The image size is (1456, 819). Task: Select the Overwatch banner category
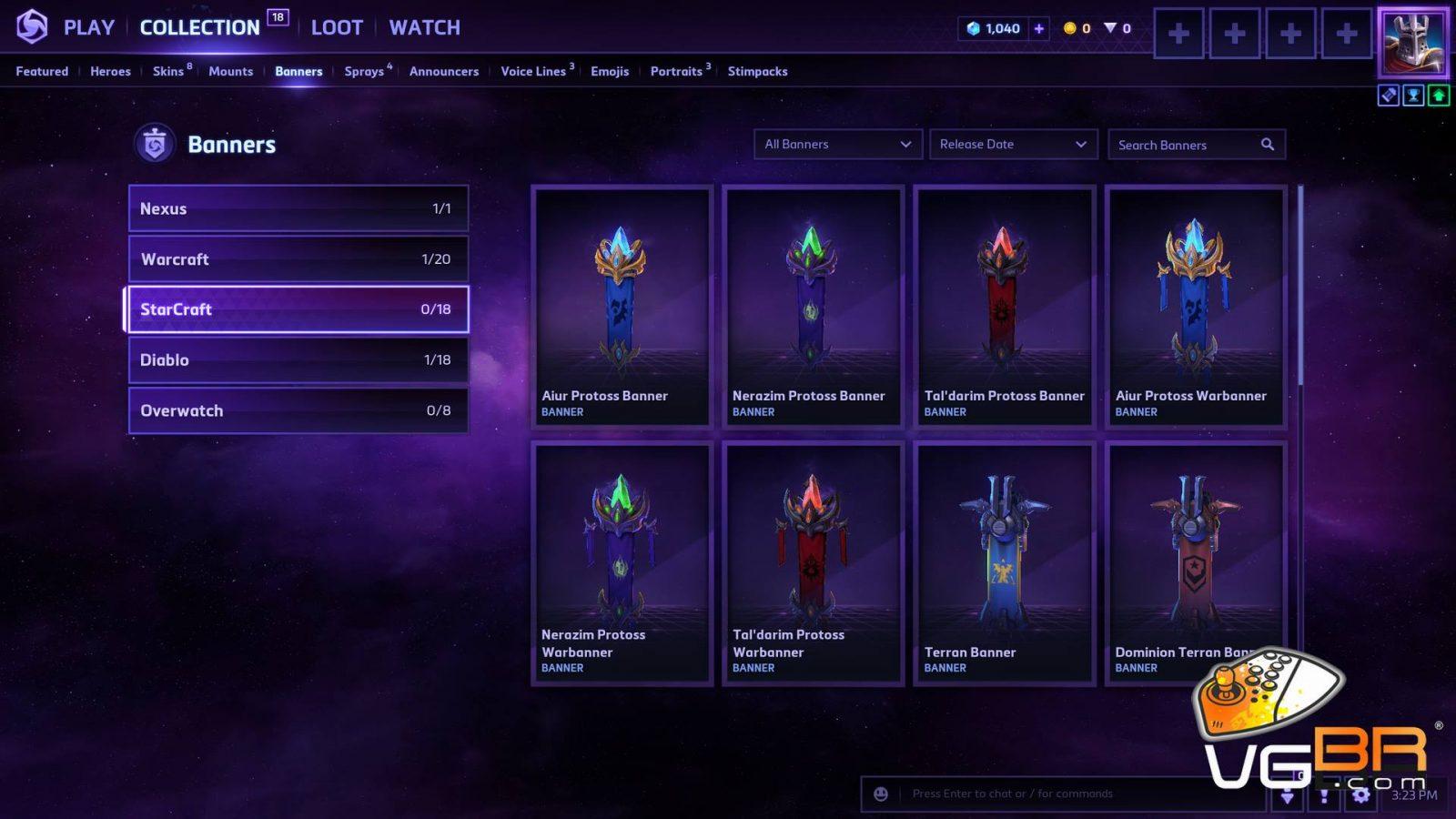click(298, 410)
